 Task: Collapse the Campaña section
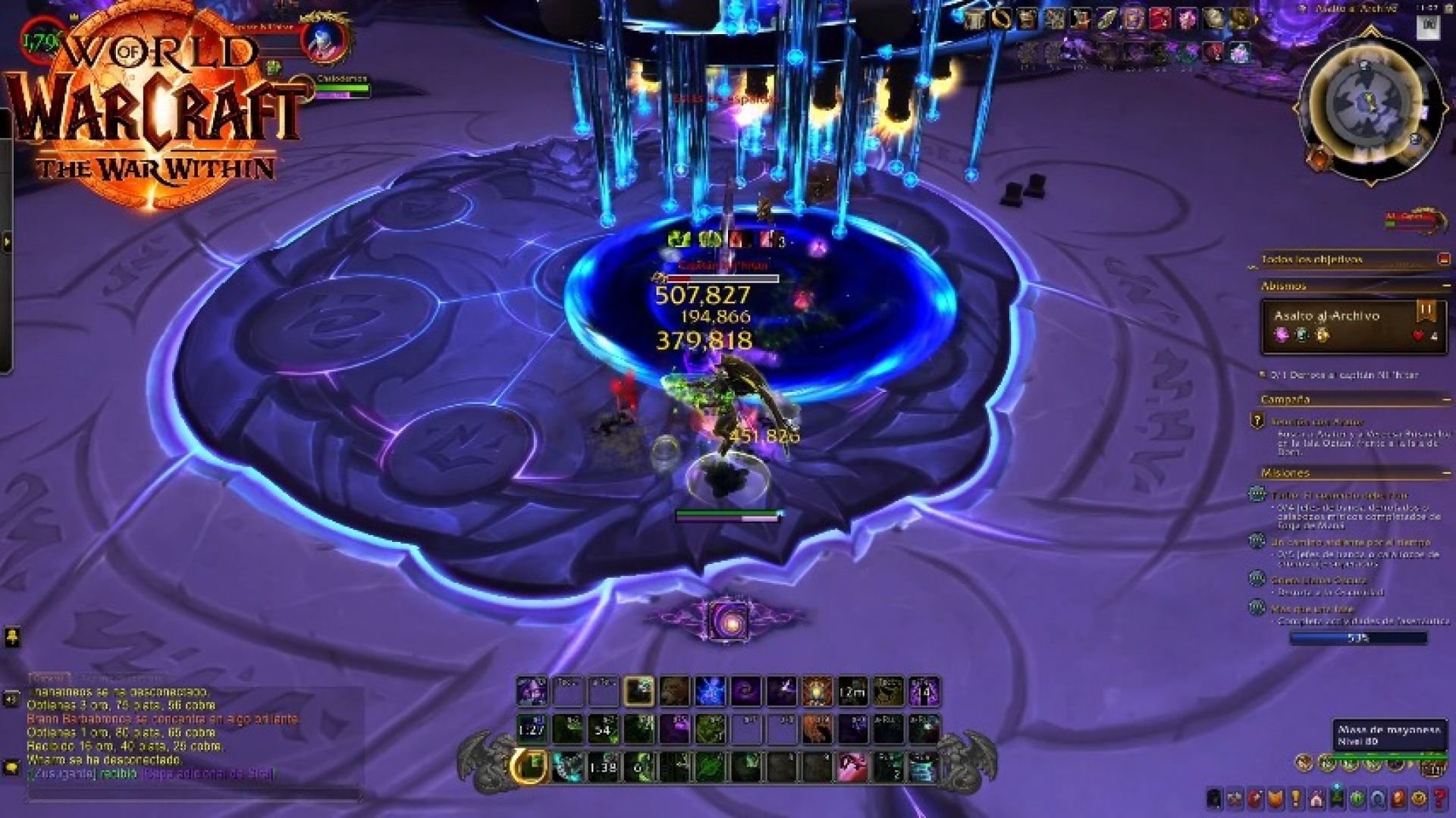(x=1447, y=400)
